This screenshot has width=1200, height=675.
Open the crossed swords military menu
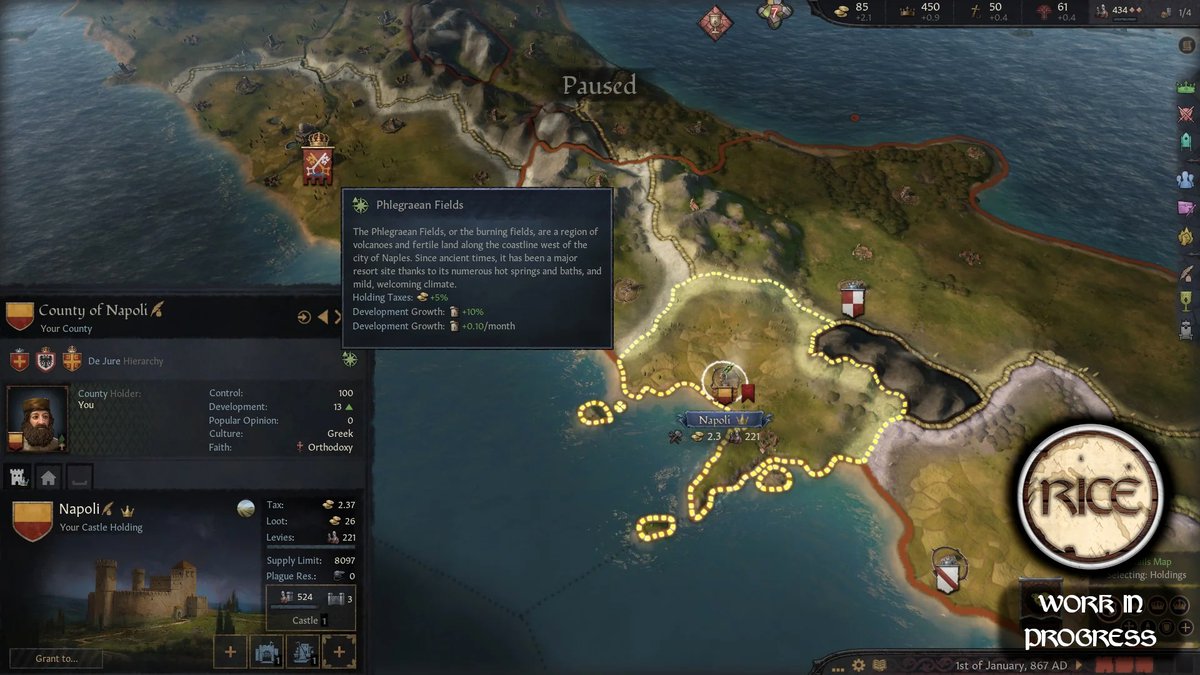pyautogui.click(x=1186, y=114)
